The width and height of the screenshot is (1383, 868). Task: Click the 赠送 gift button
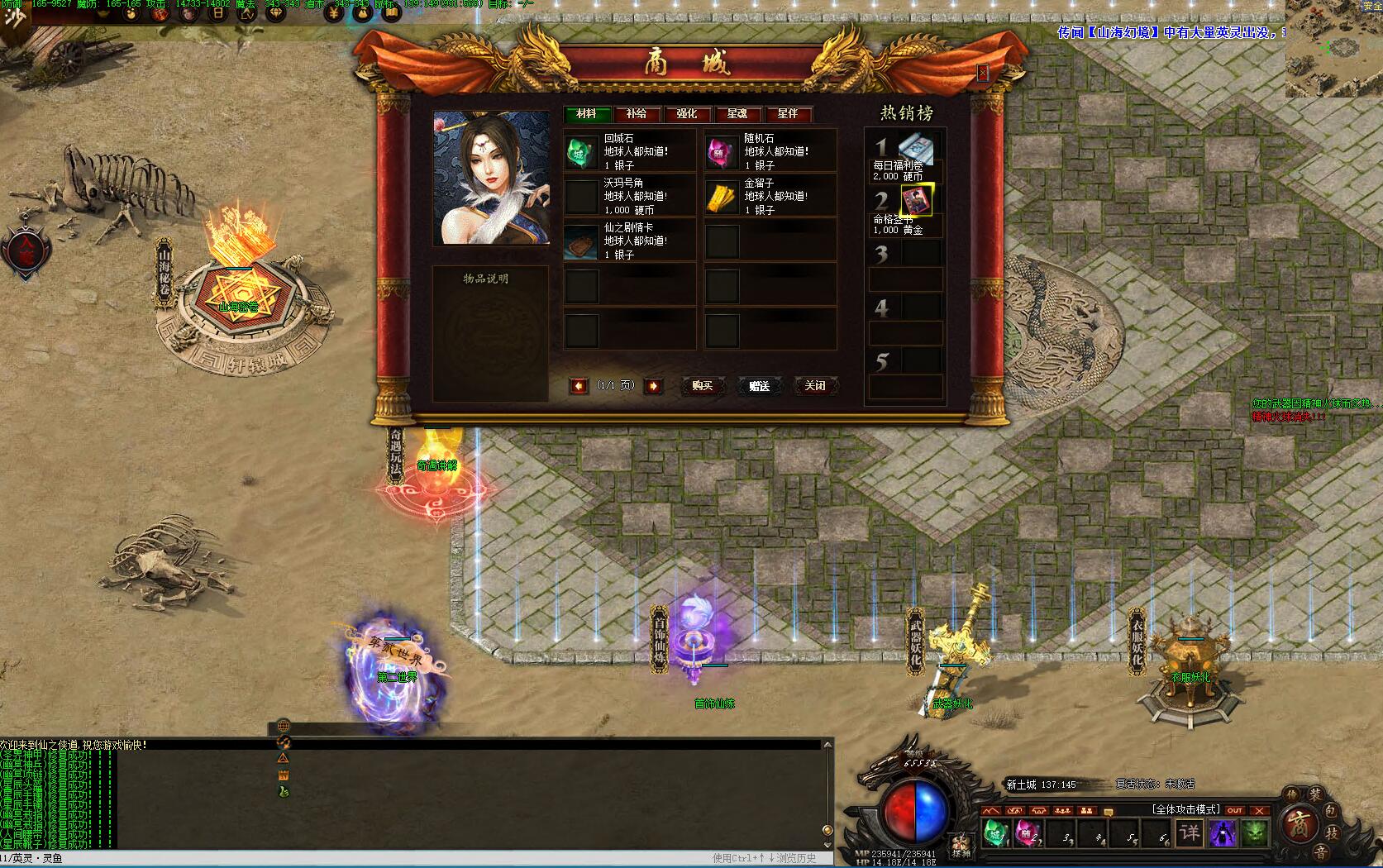coord(759,386)
